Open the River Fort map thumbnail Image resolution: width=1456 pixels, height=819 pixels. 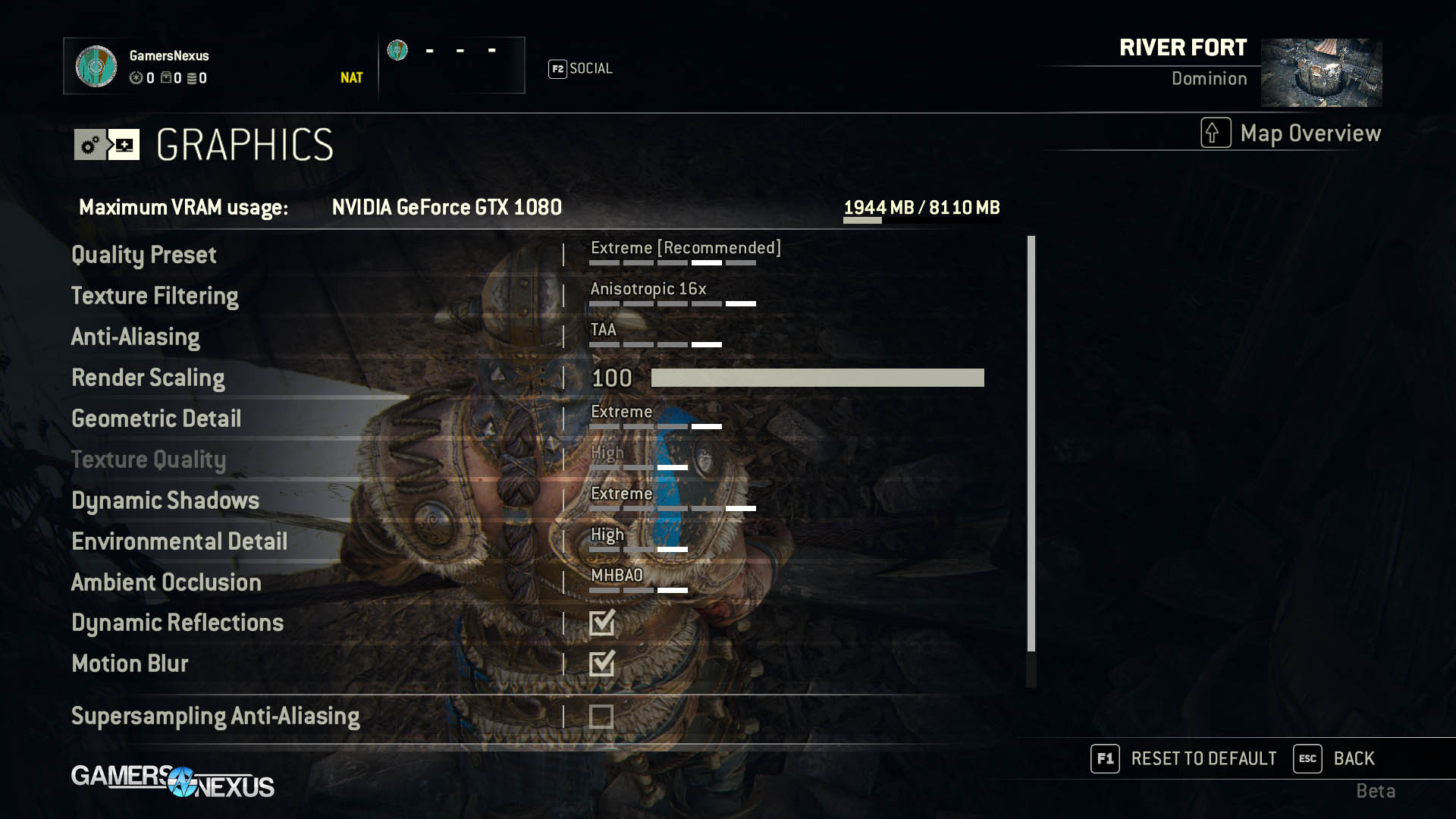pos(1321,73)
